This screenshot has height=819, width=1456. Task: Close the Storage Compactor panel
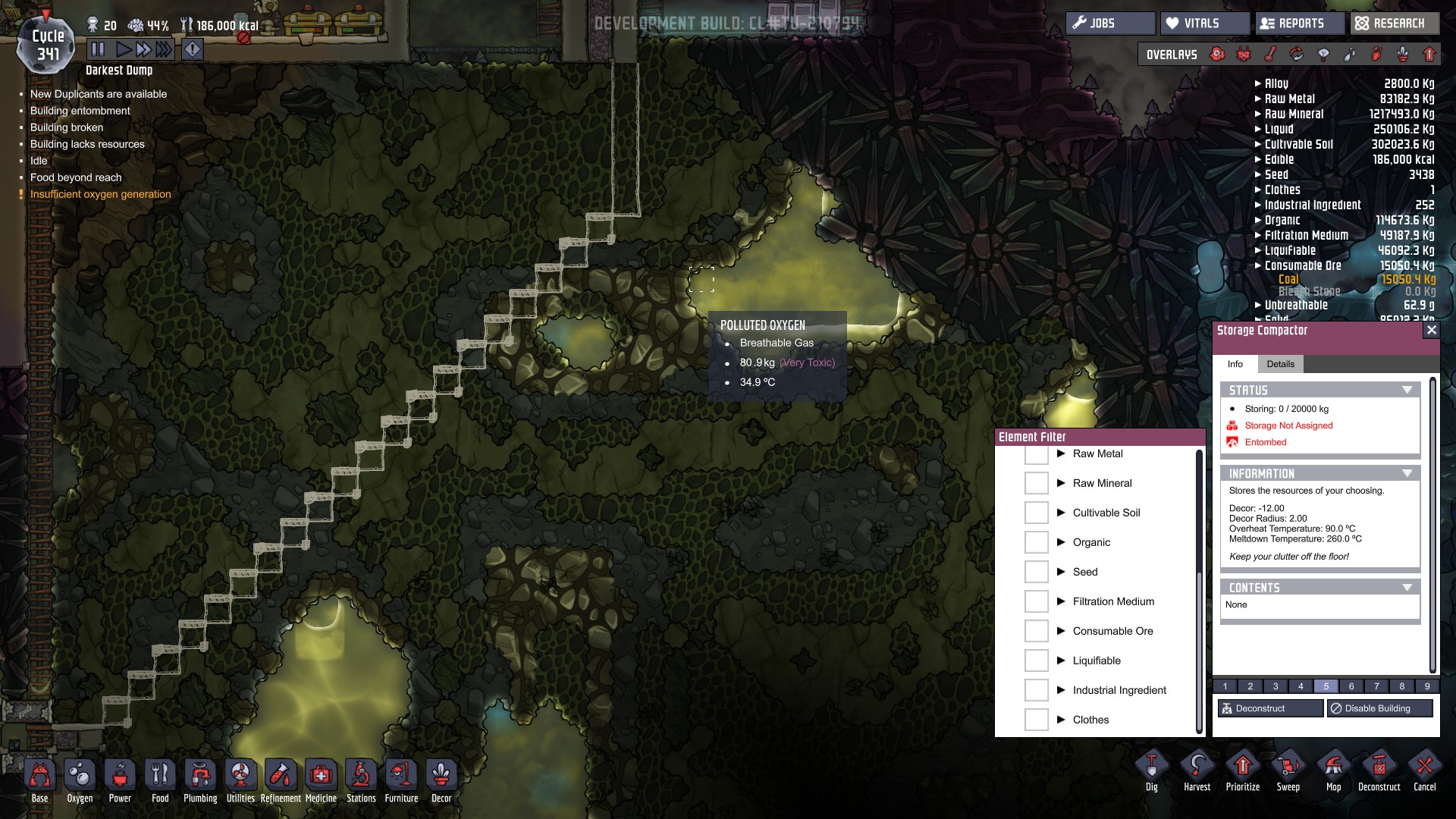click(x=1431, y=330)
